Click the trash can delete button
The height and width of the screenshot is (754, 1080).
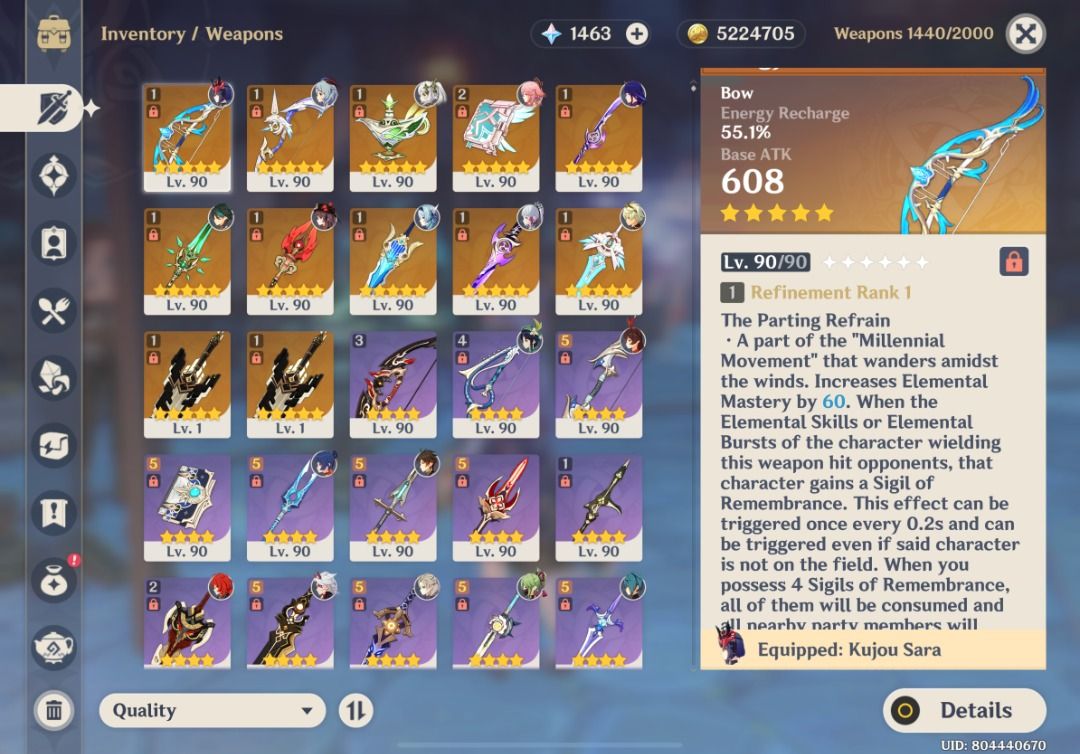54,711
